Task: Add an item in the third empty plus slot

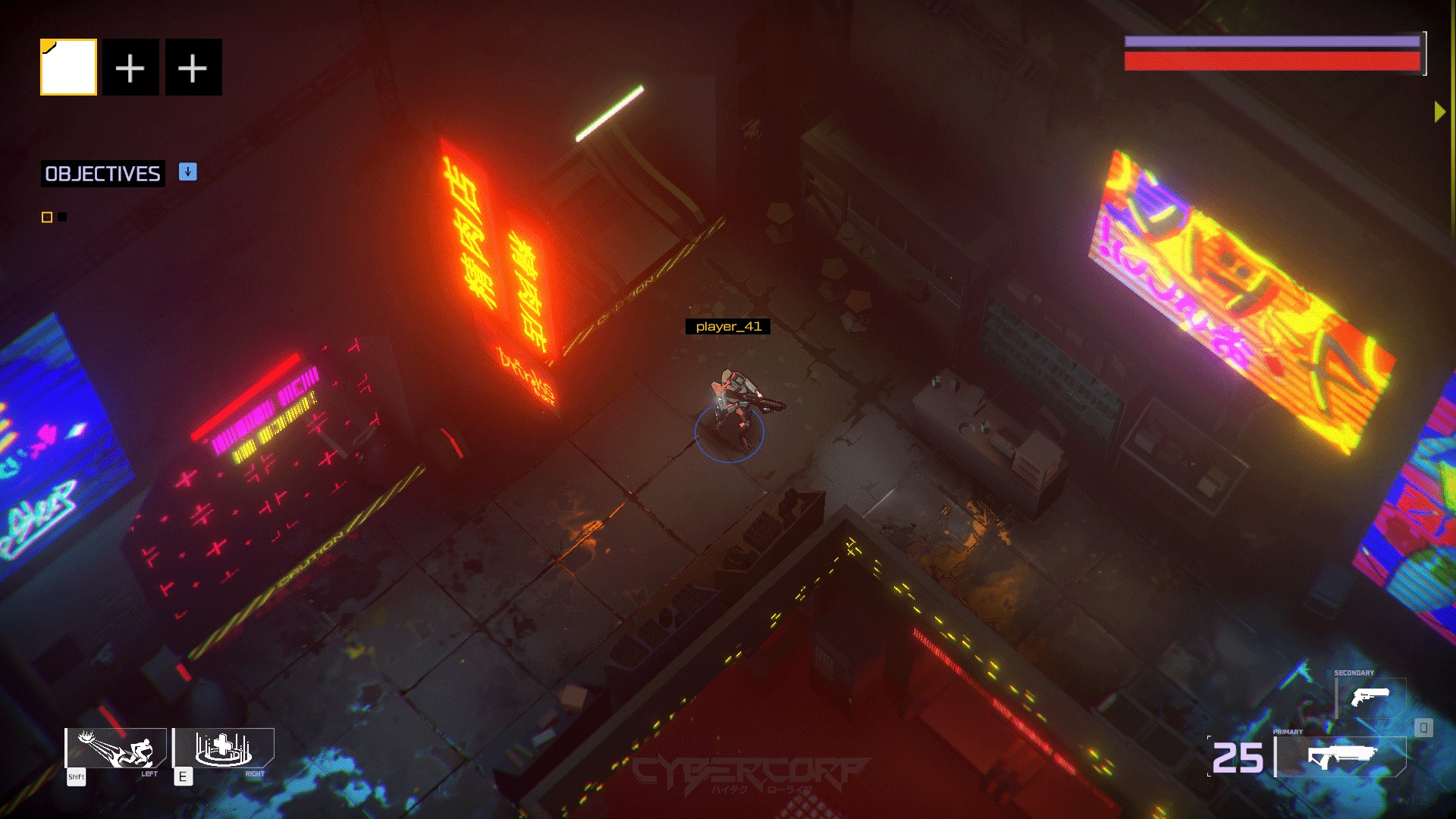Action: [193, 67]
